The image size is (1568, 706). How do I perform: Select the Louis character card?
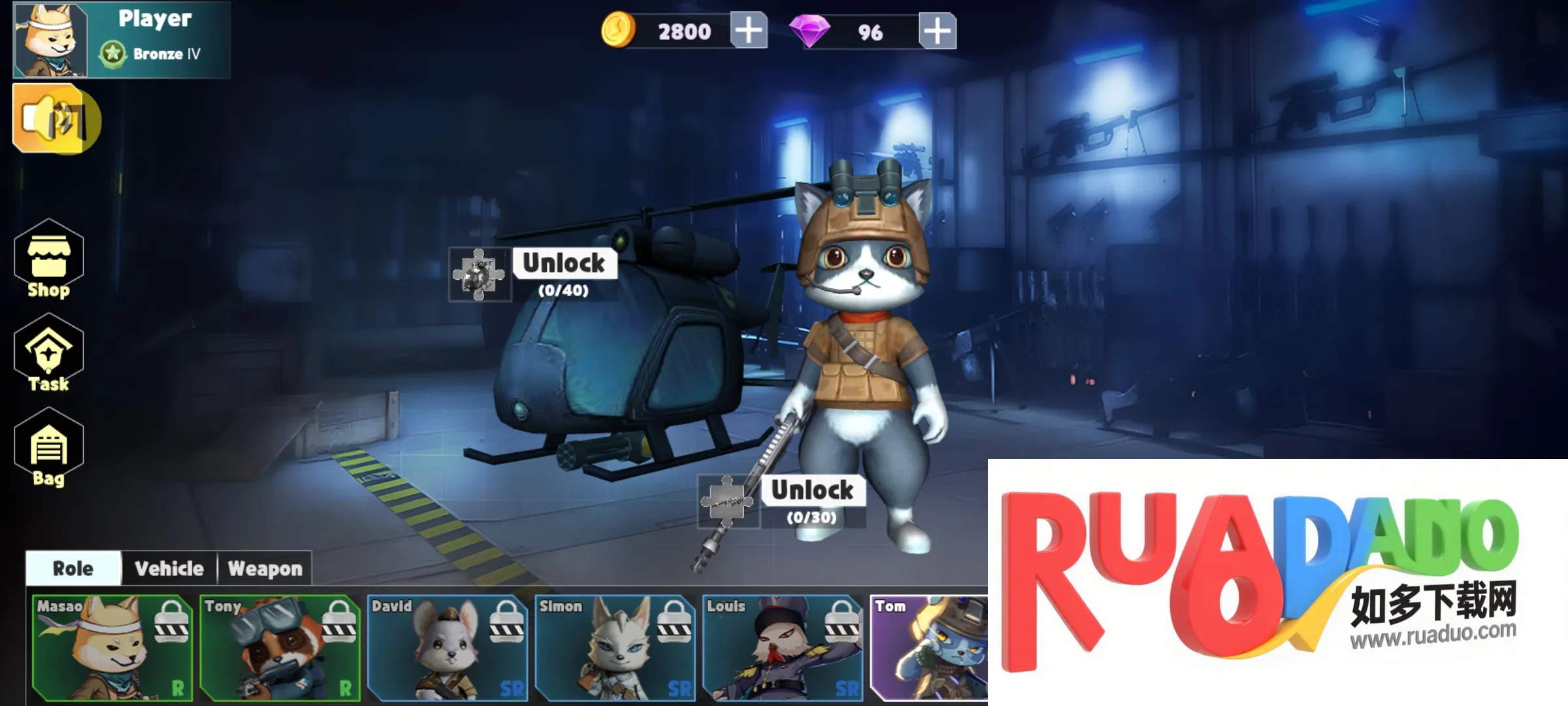click(783, 647)
